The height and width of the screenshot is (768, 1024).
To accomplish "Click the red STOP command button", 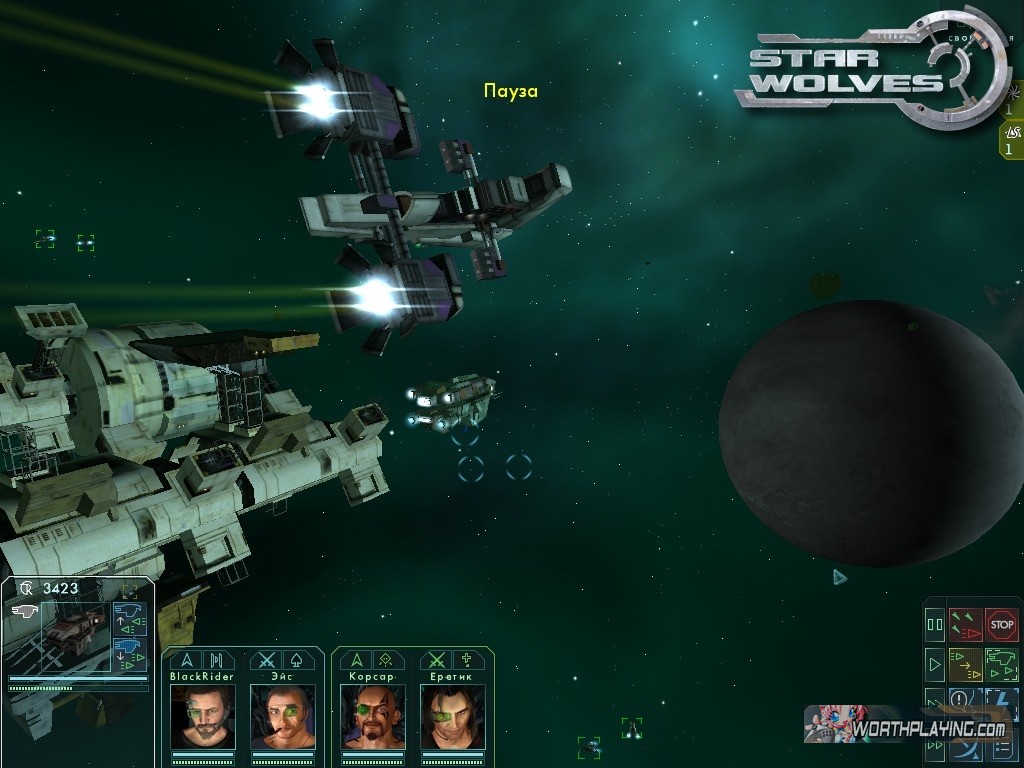I will pos(1001,625).
